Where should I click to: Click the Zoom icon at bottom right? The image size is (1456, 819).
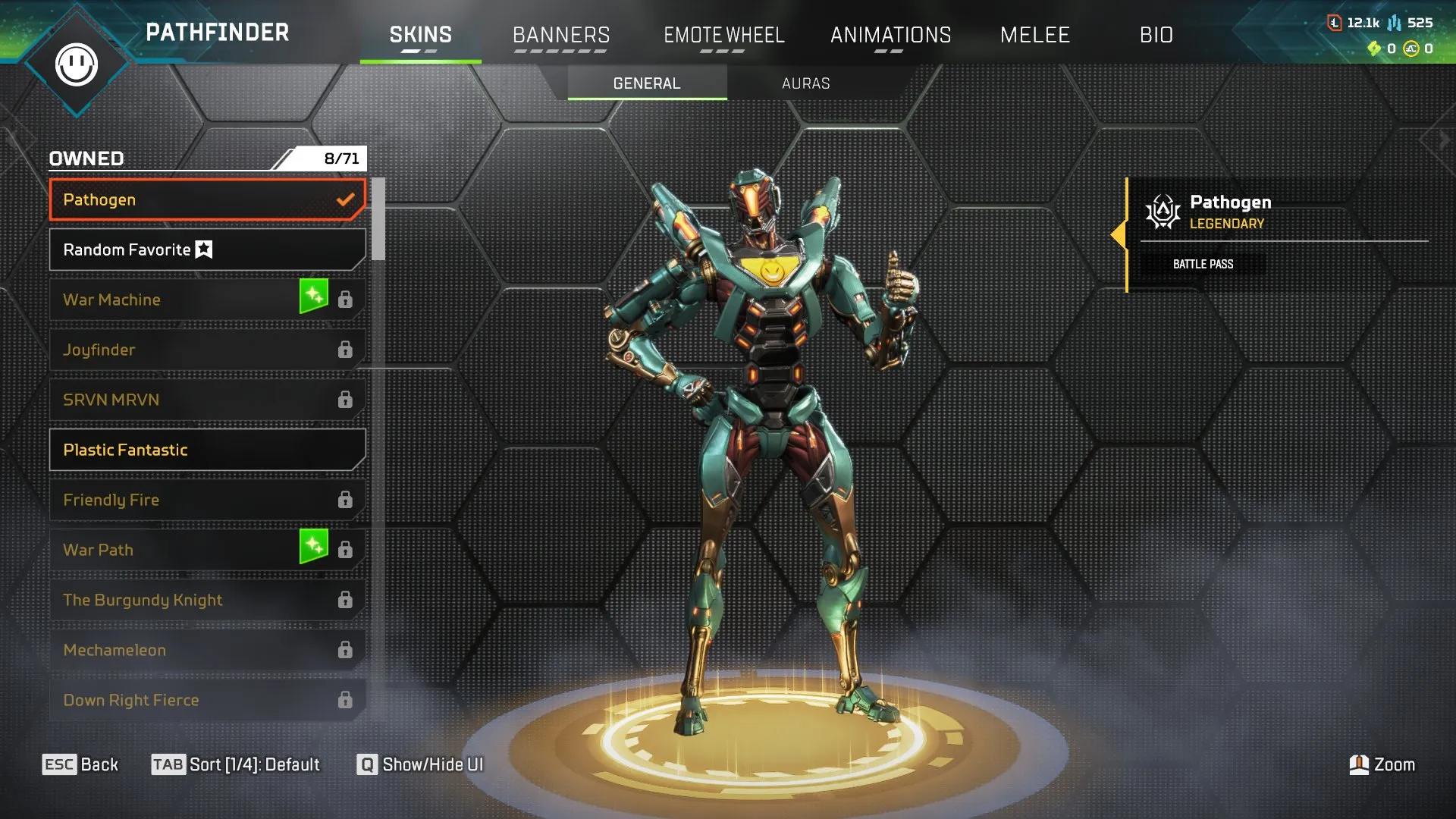[x=1360, y=764]
